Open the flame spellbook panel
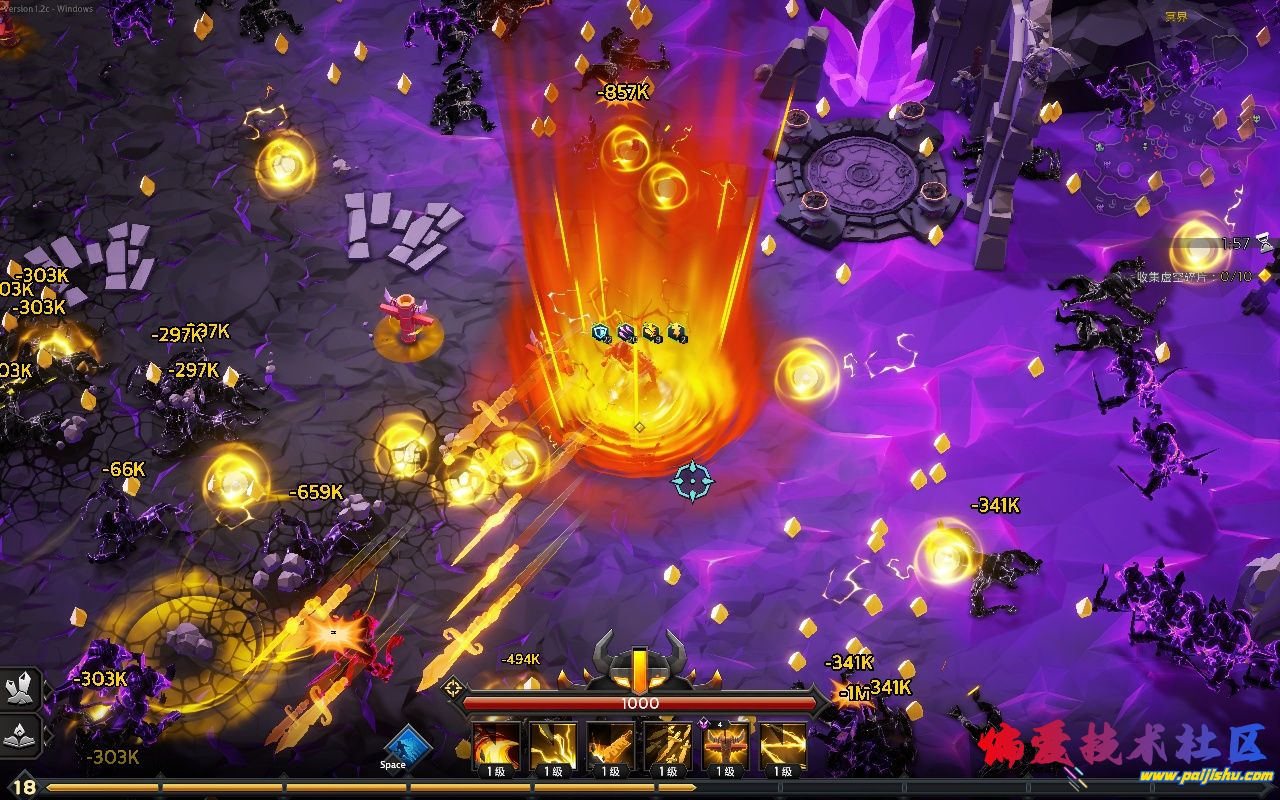This screenshot has height=800, width=1280. (20, 735)
